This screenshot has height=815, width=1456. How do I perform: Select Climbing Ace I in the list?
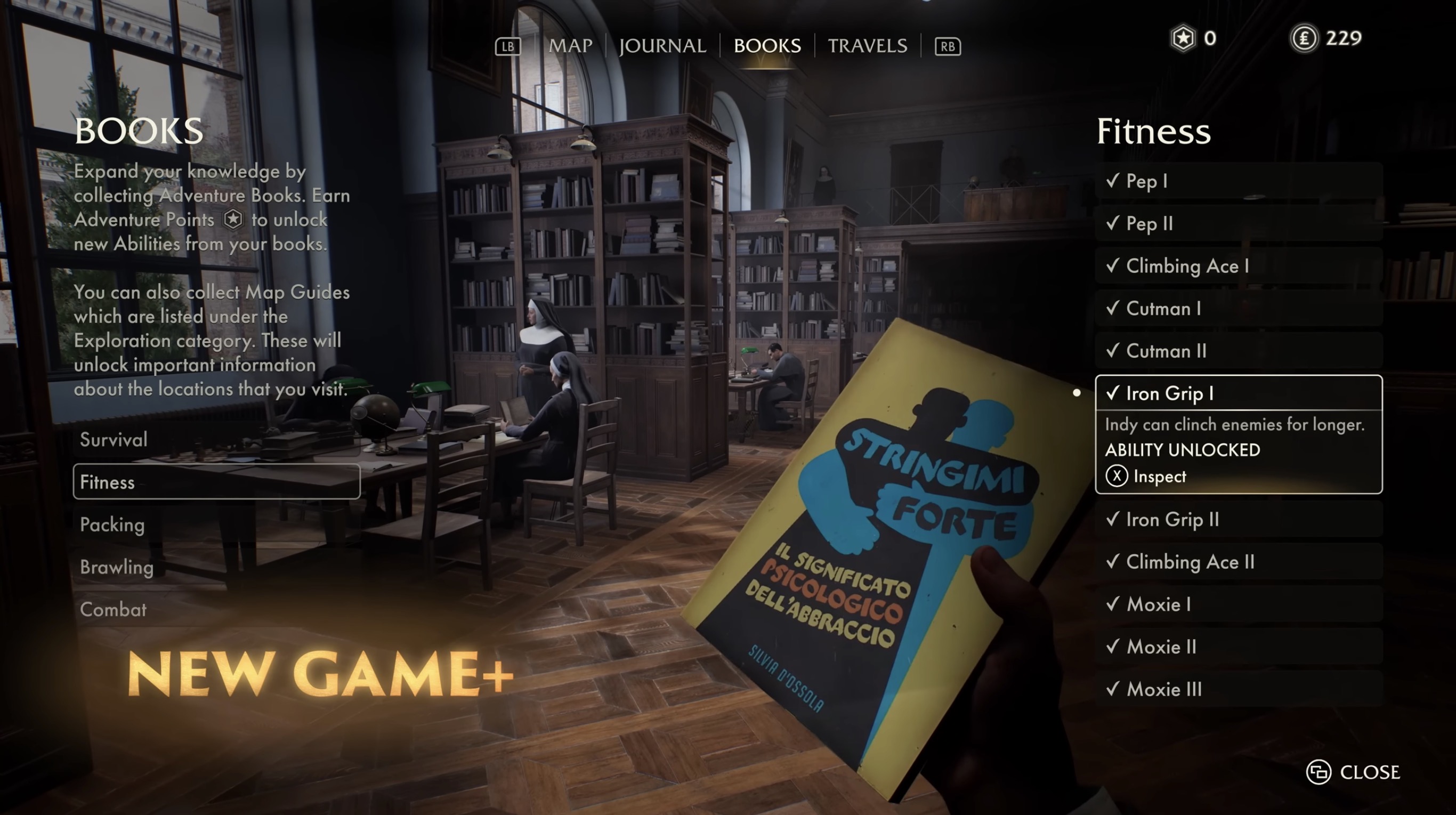click(x=1238, y=265)
